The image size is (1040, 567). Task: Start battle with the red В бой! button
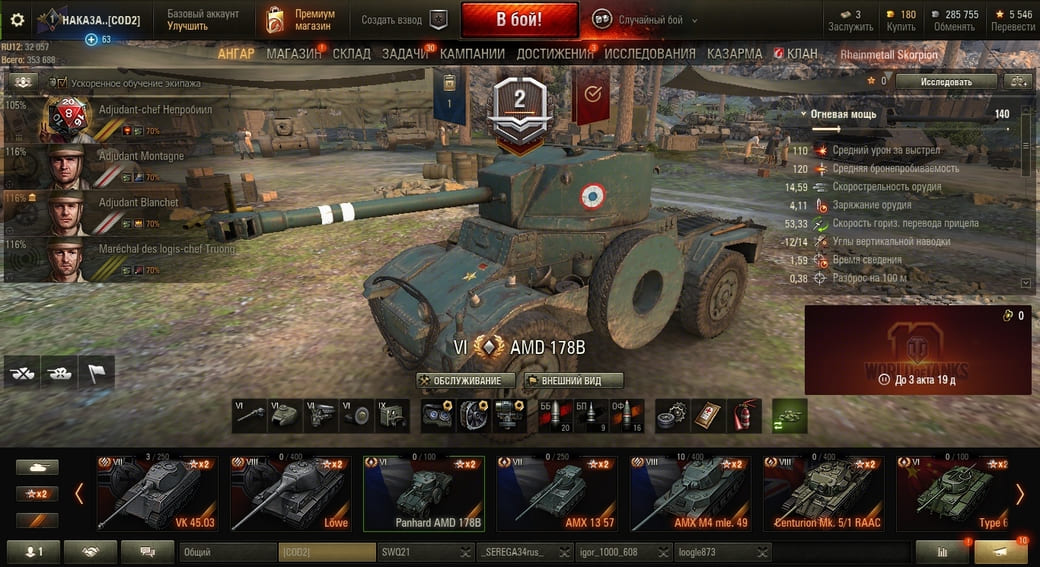(x=519, y=19)
